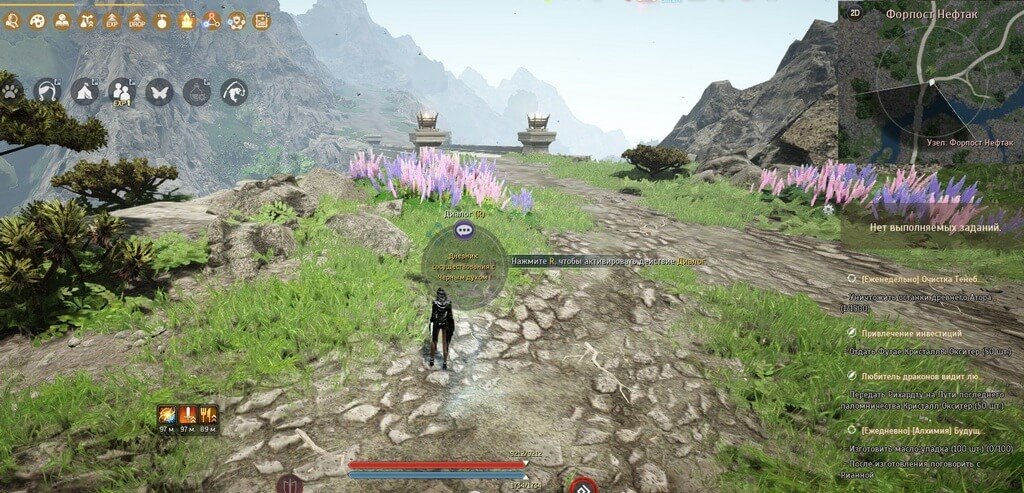
Task: Click the paint palette icon
Action: (x=37, y=20)
